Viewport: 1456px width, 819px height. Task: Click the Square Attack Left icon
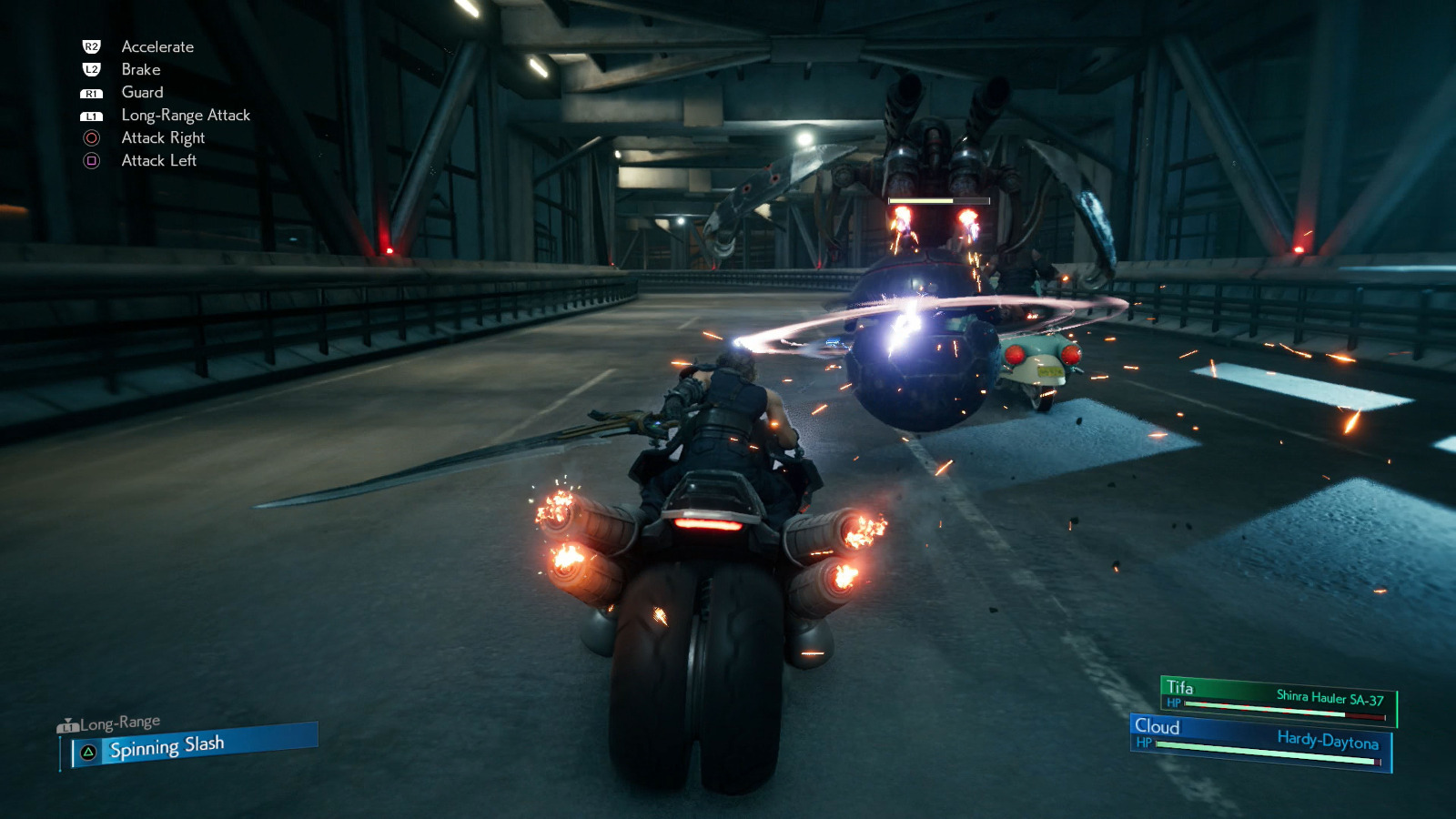[90, 160]
